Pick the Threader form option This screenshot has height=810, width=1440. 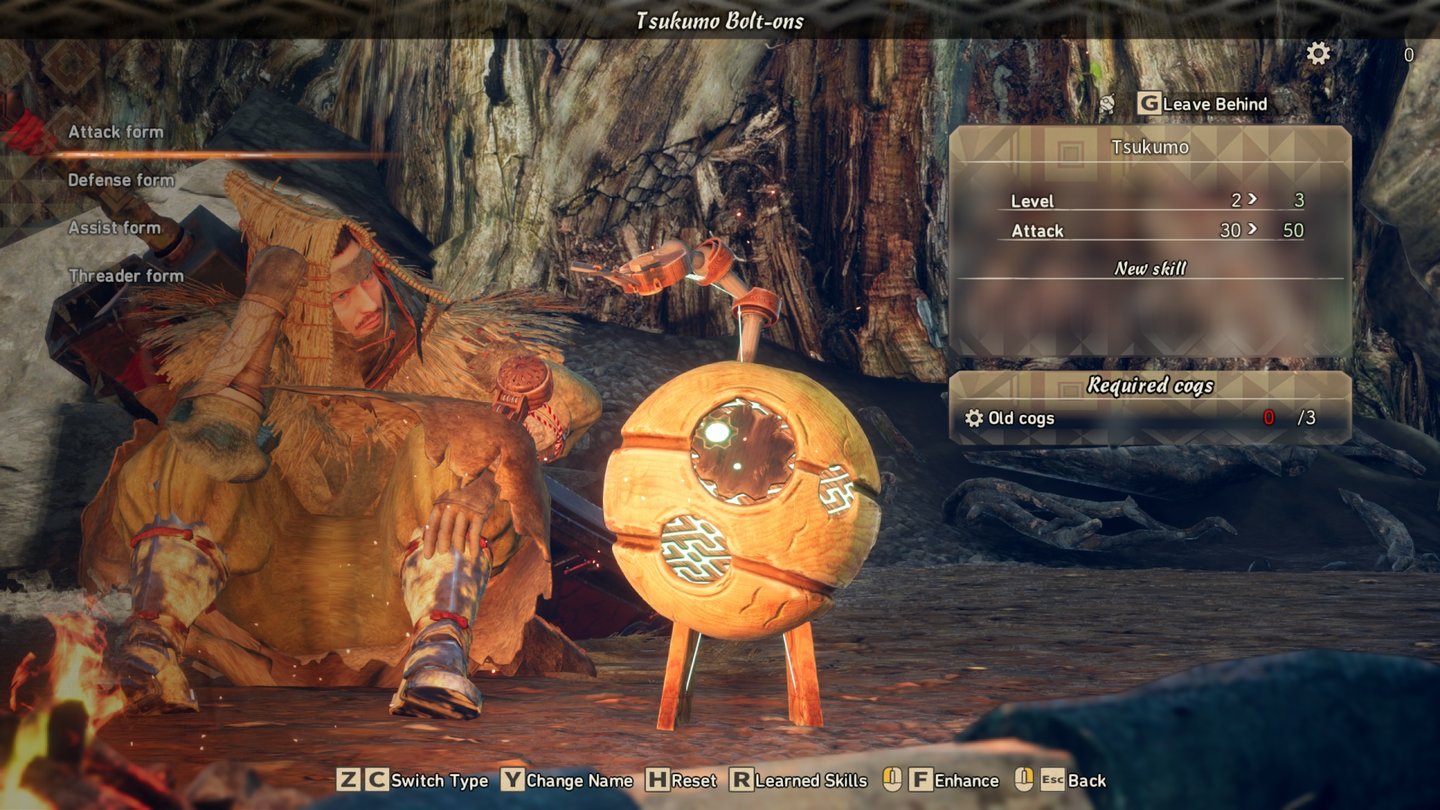point(126,276)
